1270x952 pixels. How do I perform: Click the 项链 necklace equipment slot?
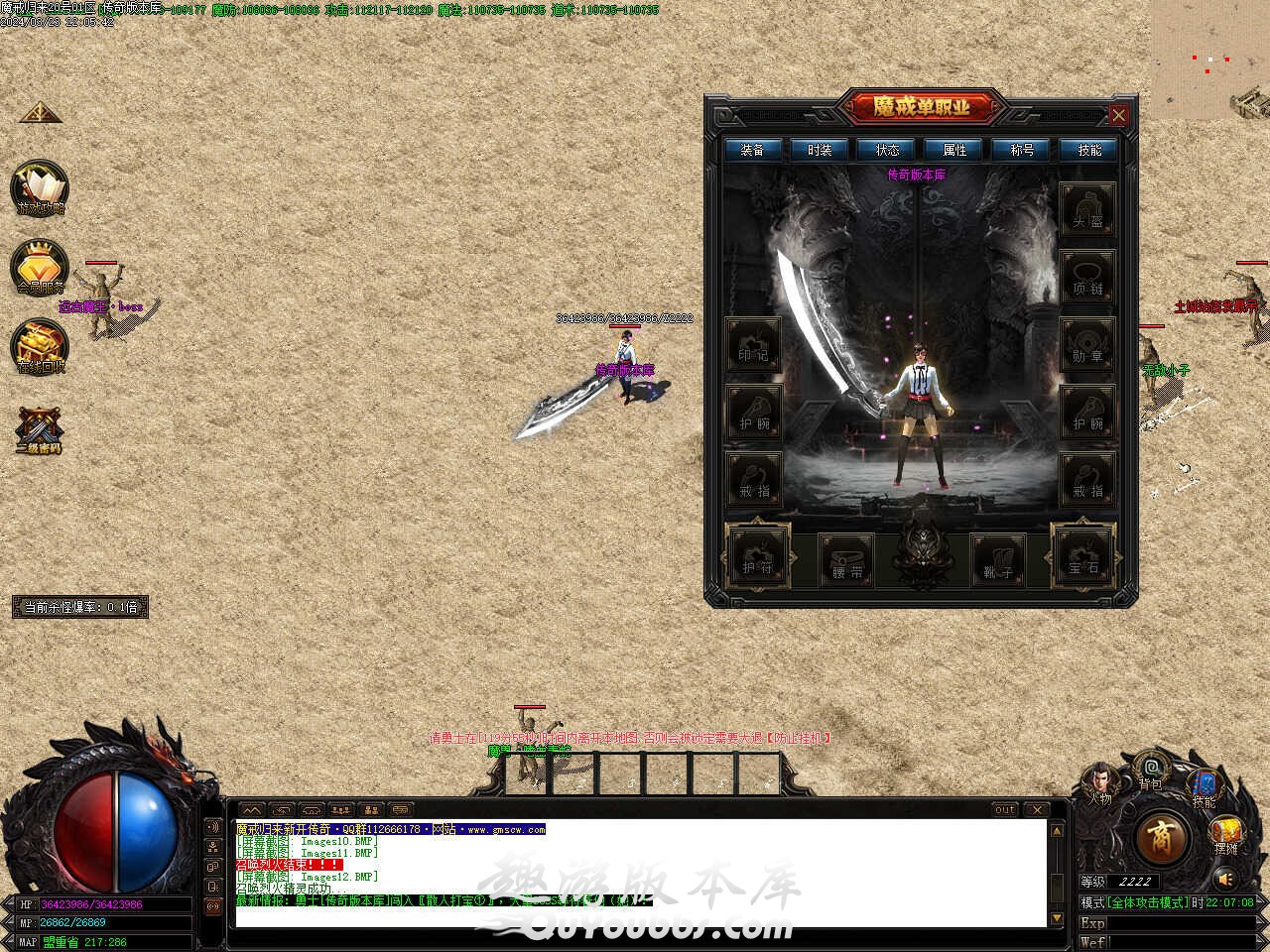click(1087, 278)
